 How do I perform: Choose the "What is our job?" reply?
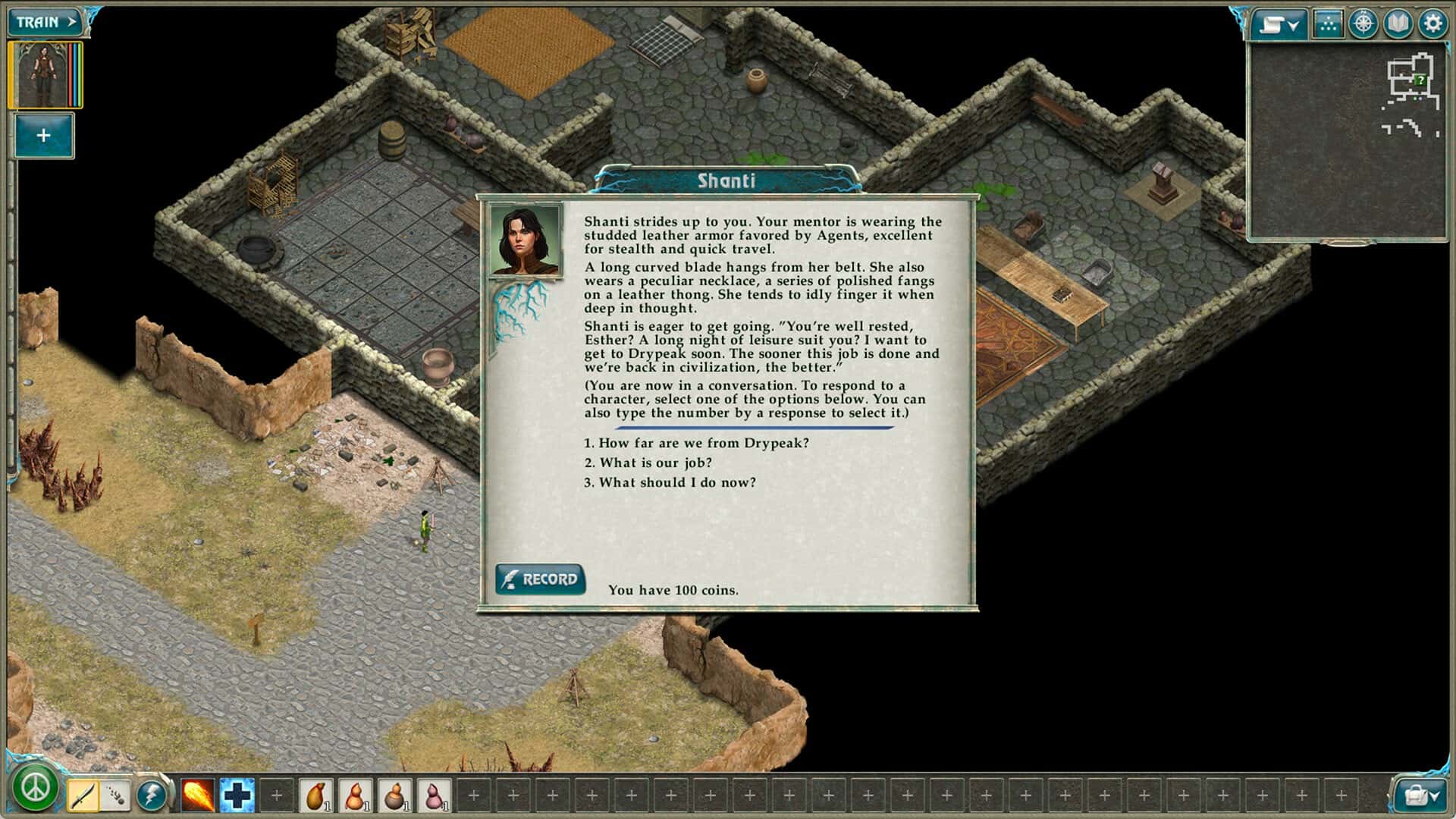(x=648, y=463)
